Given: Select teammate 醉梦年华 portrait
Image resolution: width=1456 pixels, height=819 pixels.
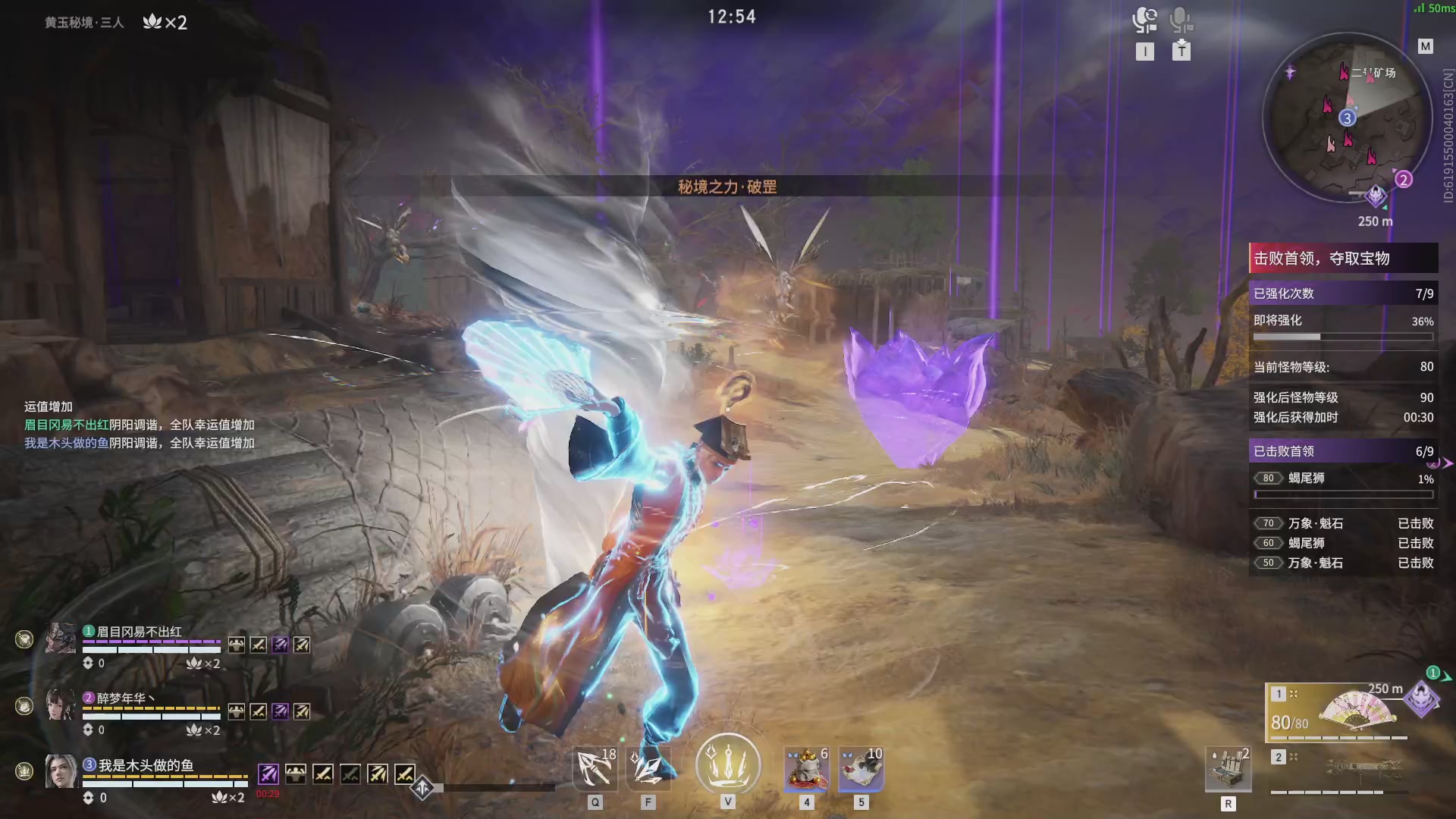Looking at the screenshot, I should (61, 704).
